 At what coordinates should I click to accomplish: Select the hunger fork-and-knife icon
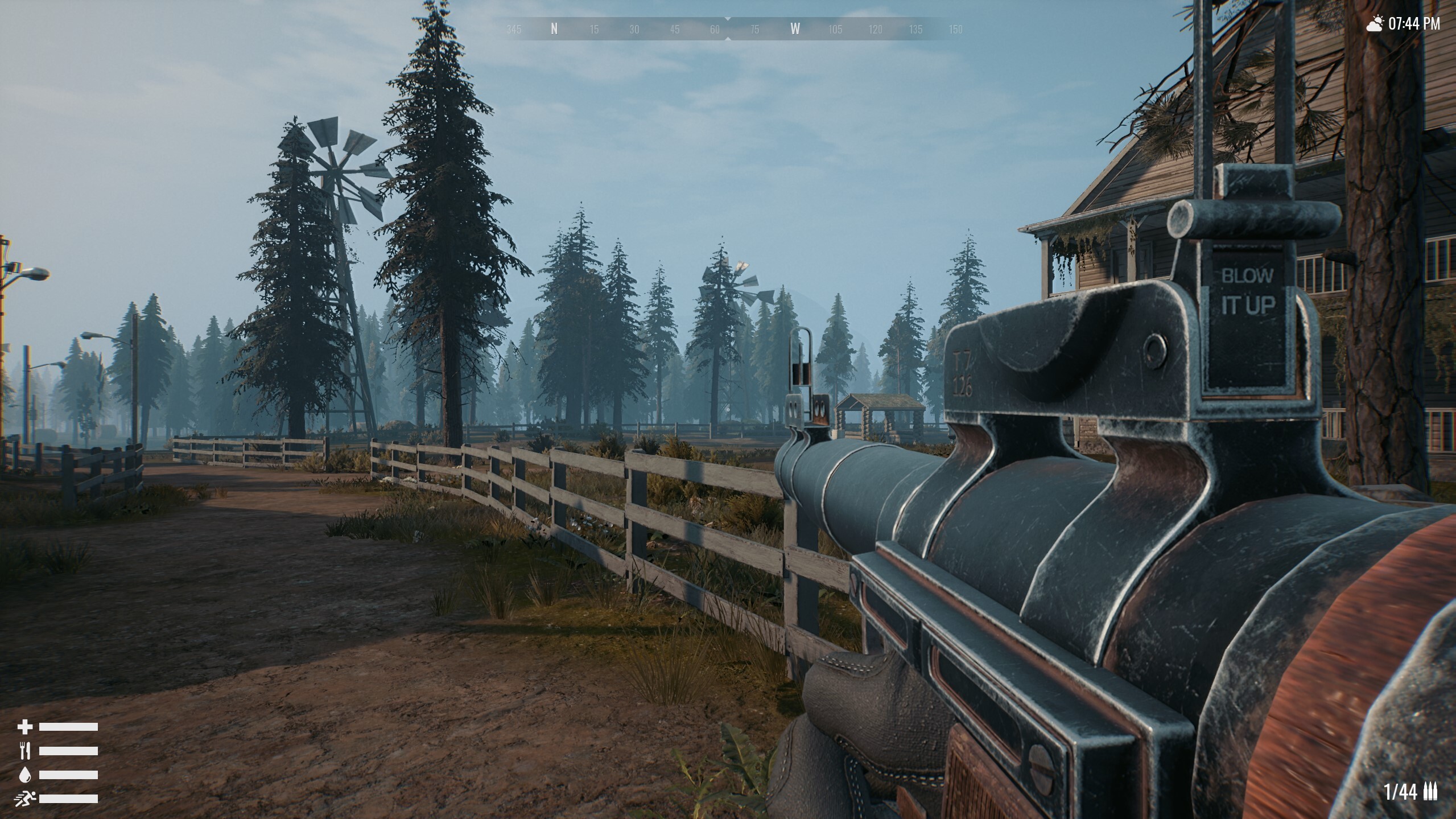[x=24, y=751]
